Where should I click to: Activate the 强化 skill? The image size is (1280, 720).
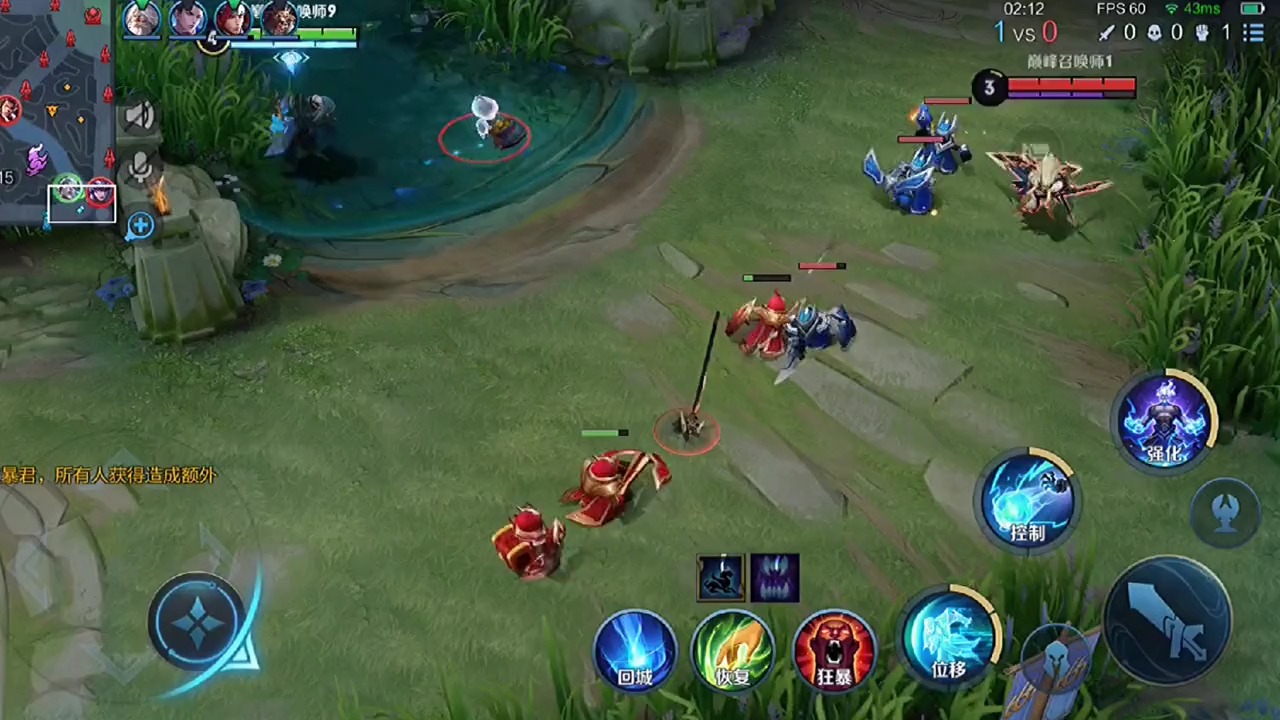tap(1164, 420)
